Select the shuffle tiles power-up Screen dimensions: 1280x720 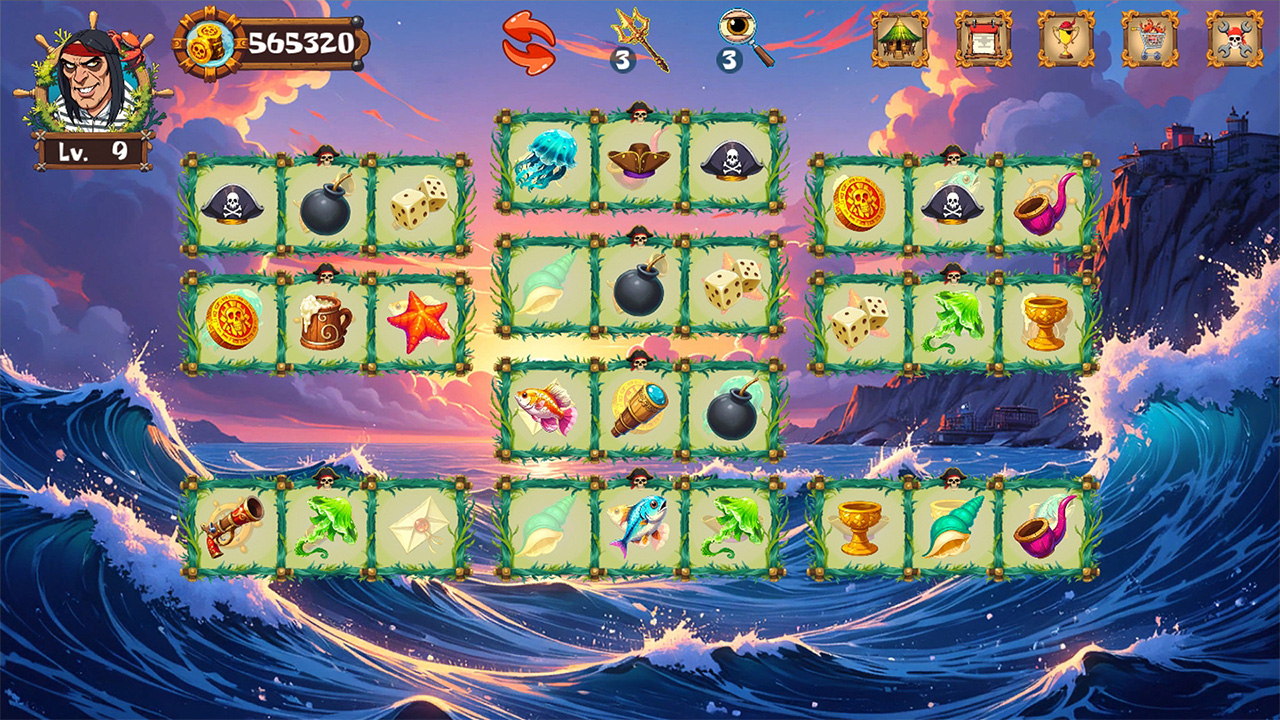pos(530,42)
